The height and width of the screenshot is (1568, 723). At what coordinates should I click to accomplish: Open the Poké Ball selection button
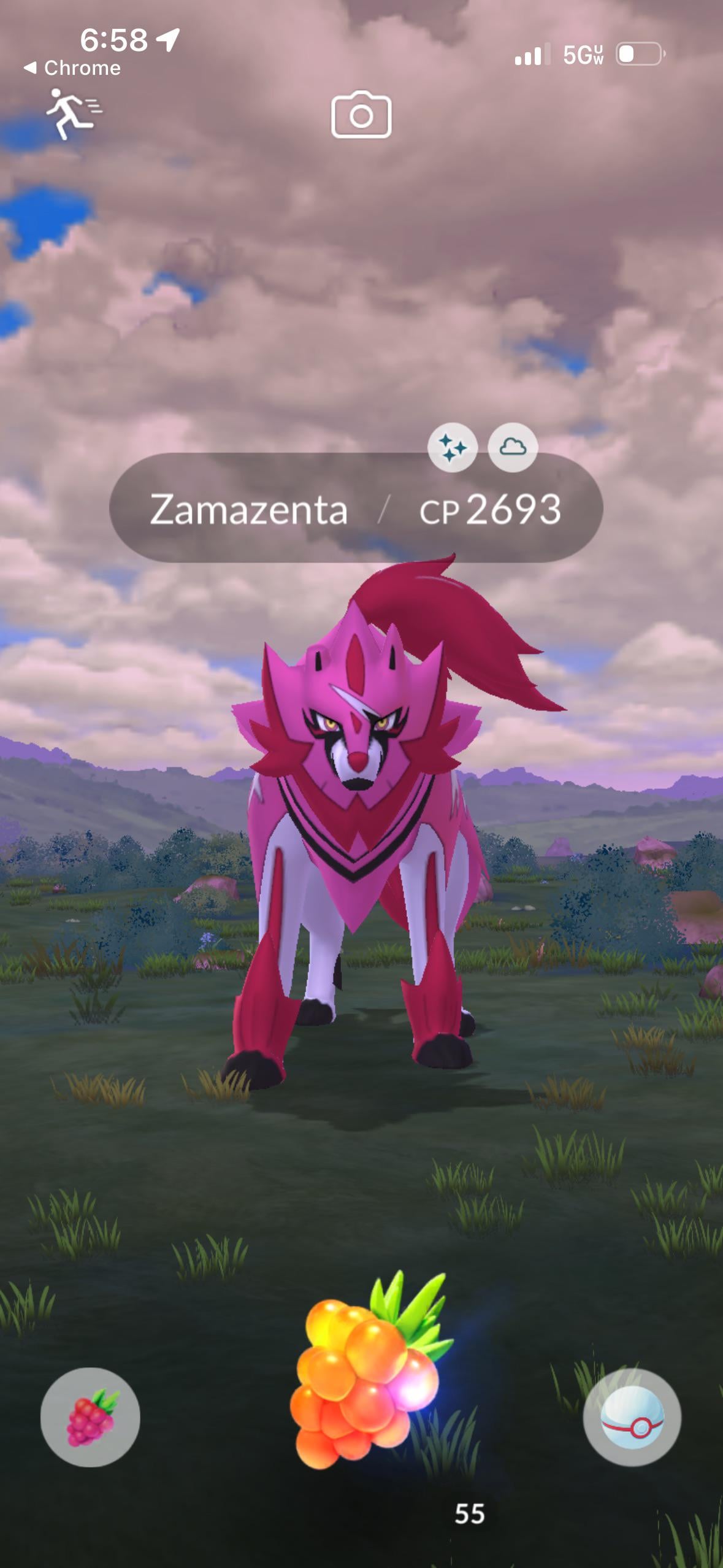pyautogui.click(x=632, y=1417)
